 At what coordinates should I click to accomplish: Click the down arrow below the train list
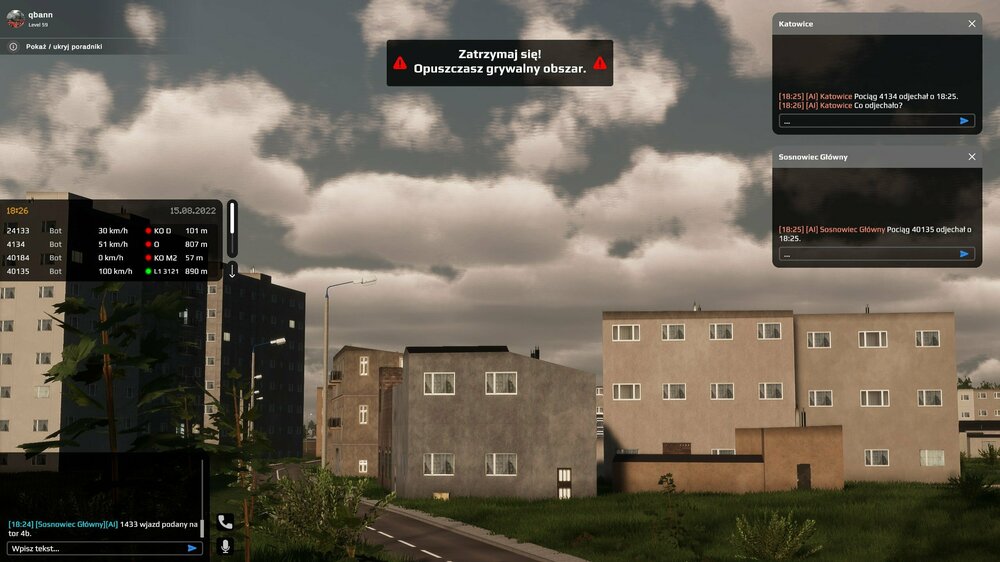[x=232, y=270]
